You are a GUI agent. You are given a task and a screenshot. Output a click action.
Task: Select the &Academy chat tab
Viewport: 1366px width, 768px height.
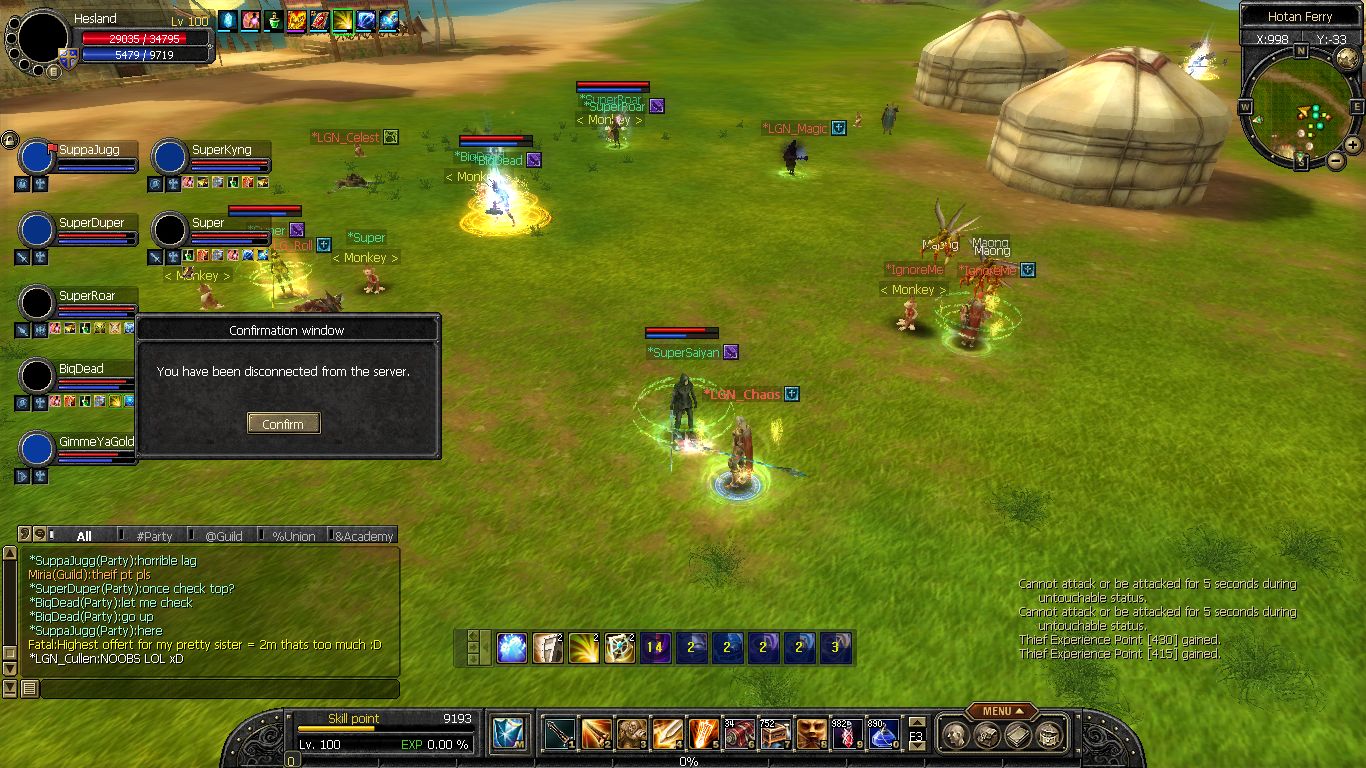coord(364,536)
